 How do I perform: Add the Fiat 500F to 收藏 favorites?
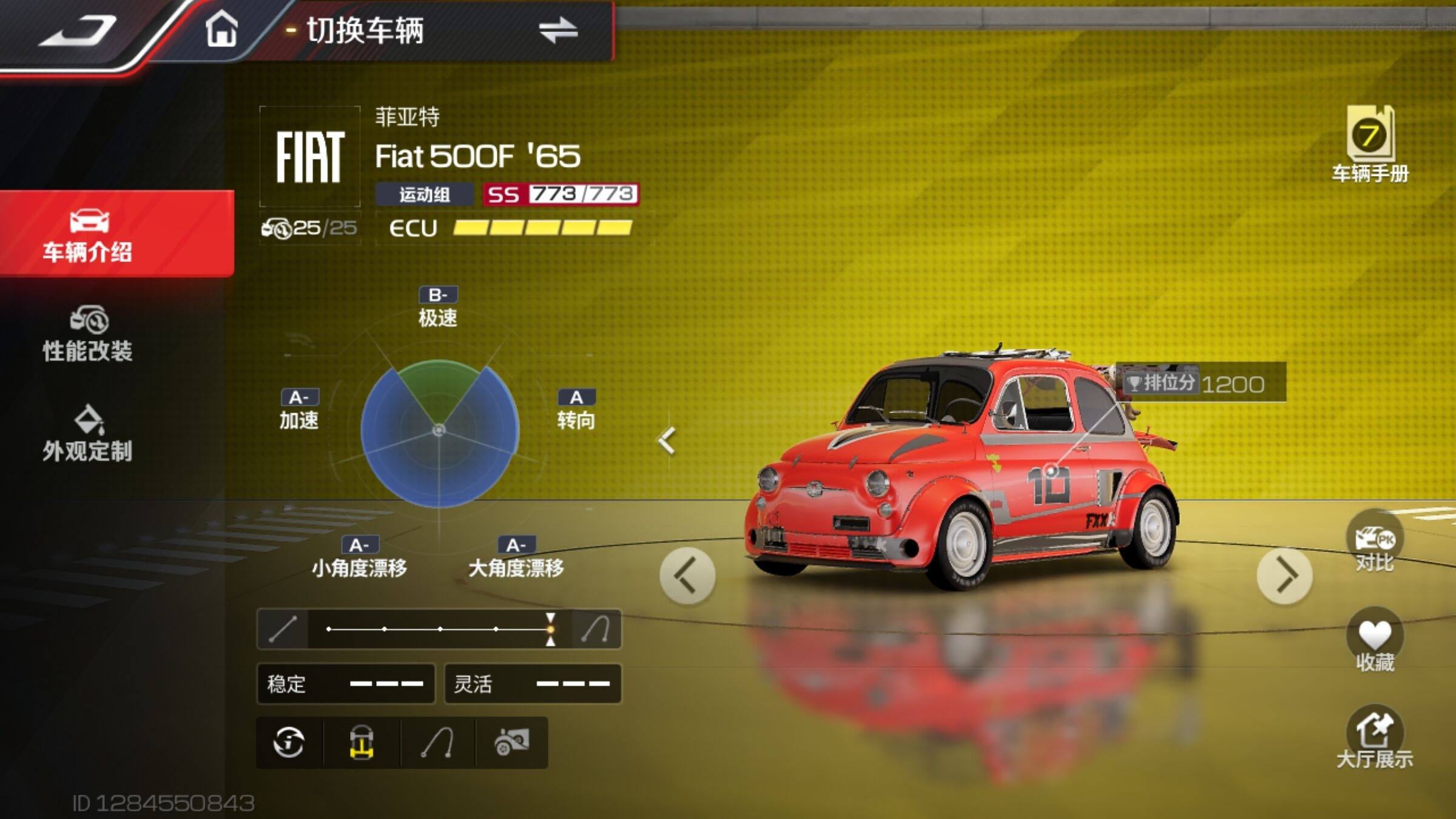pyautogui.click(x=1374, y=642)
